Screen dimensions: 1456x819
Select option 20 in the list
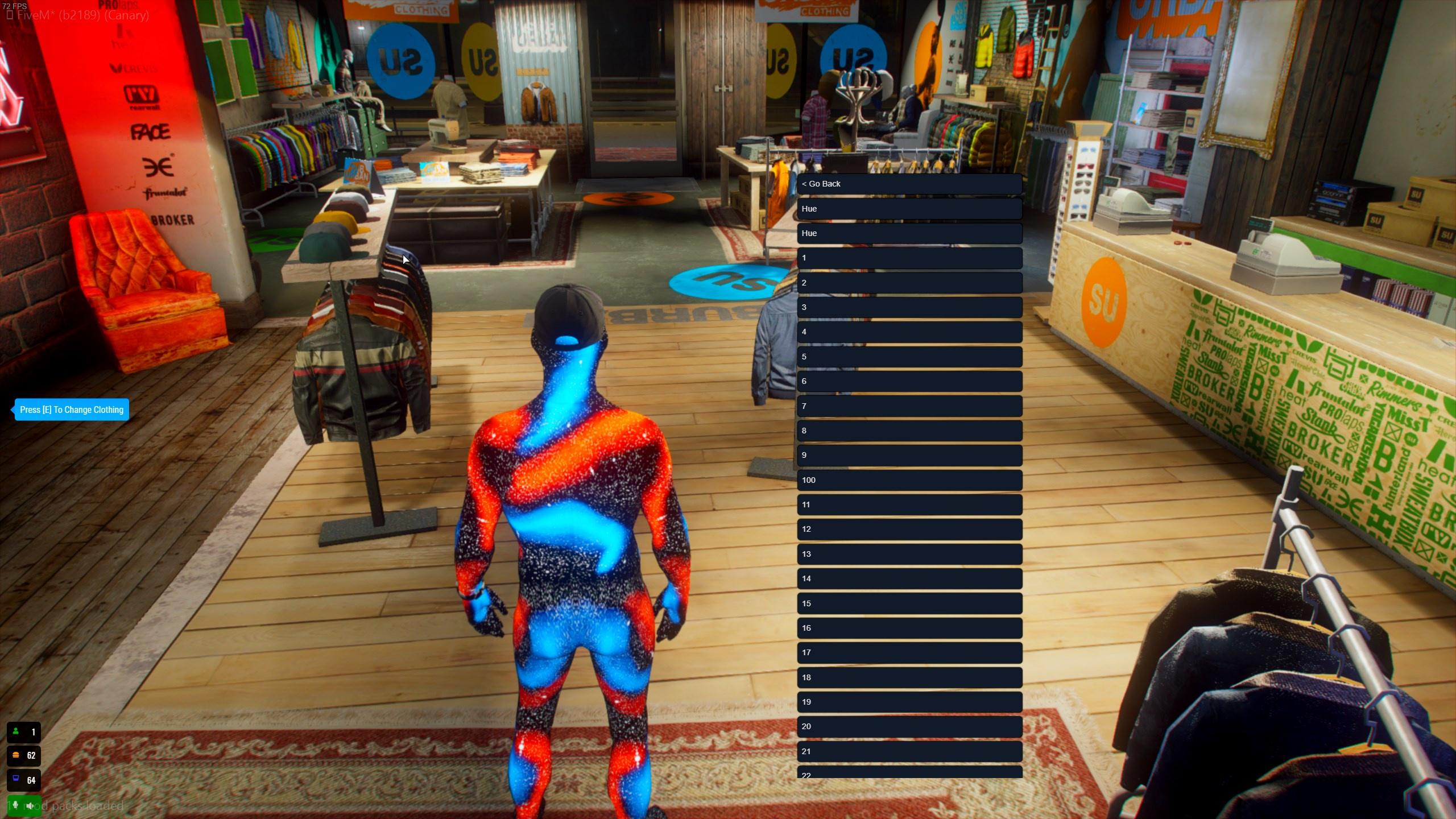tap(909, 726)
